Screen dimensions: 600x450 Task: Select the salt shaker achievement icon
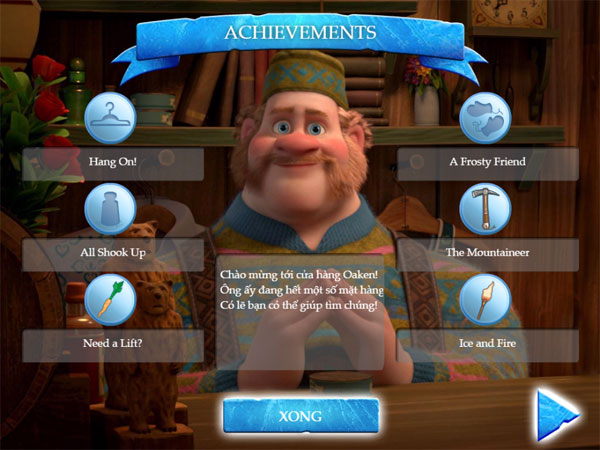click(110, 209)
